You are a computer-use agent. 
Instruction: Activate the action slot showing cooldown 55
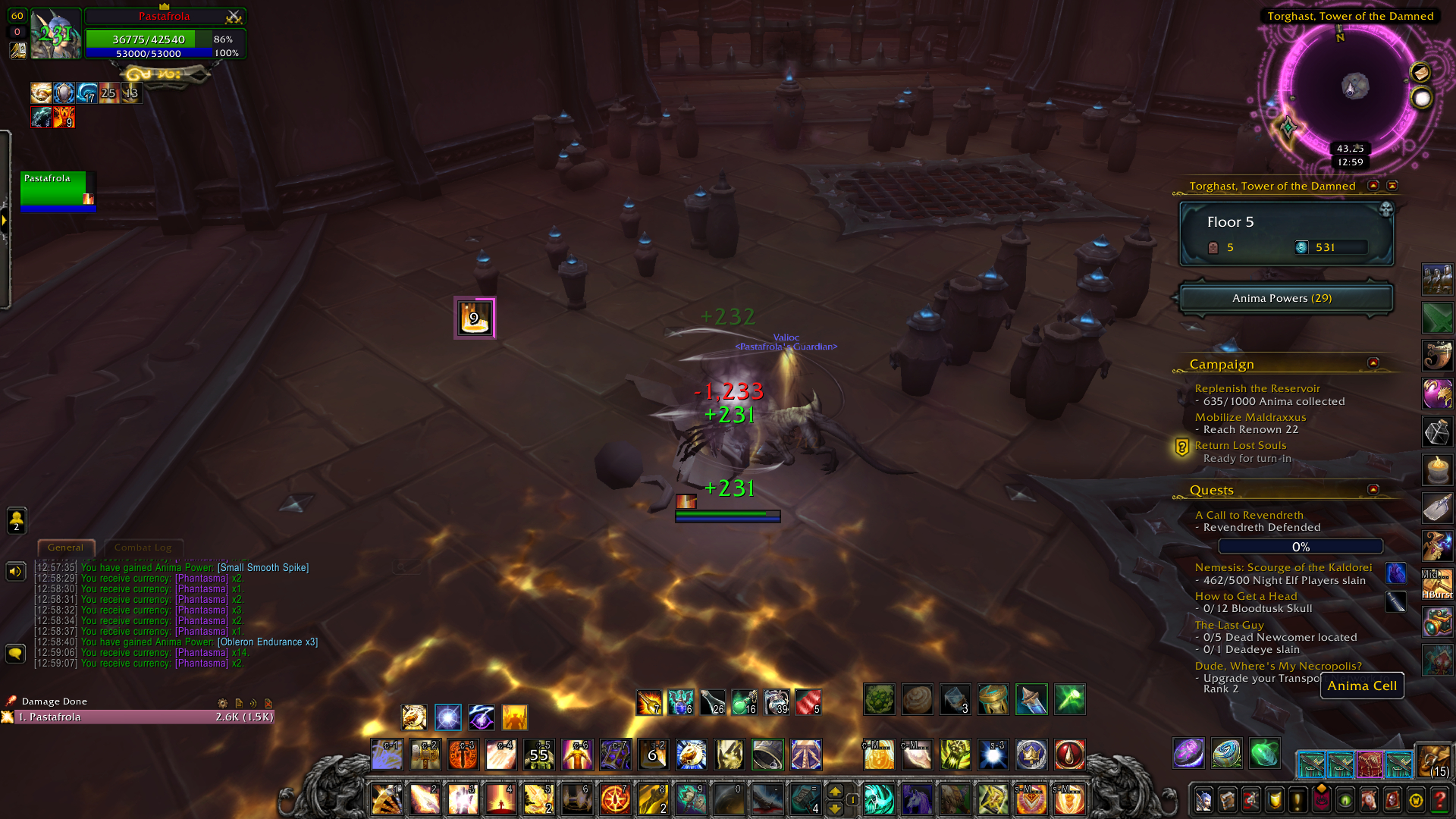pyautogui.click(x=539, y=755)
